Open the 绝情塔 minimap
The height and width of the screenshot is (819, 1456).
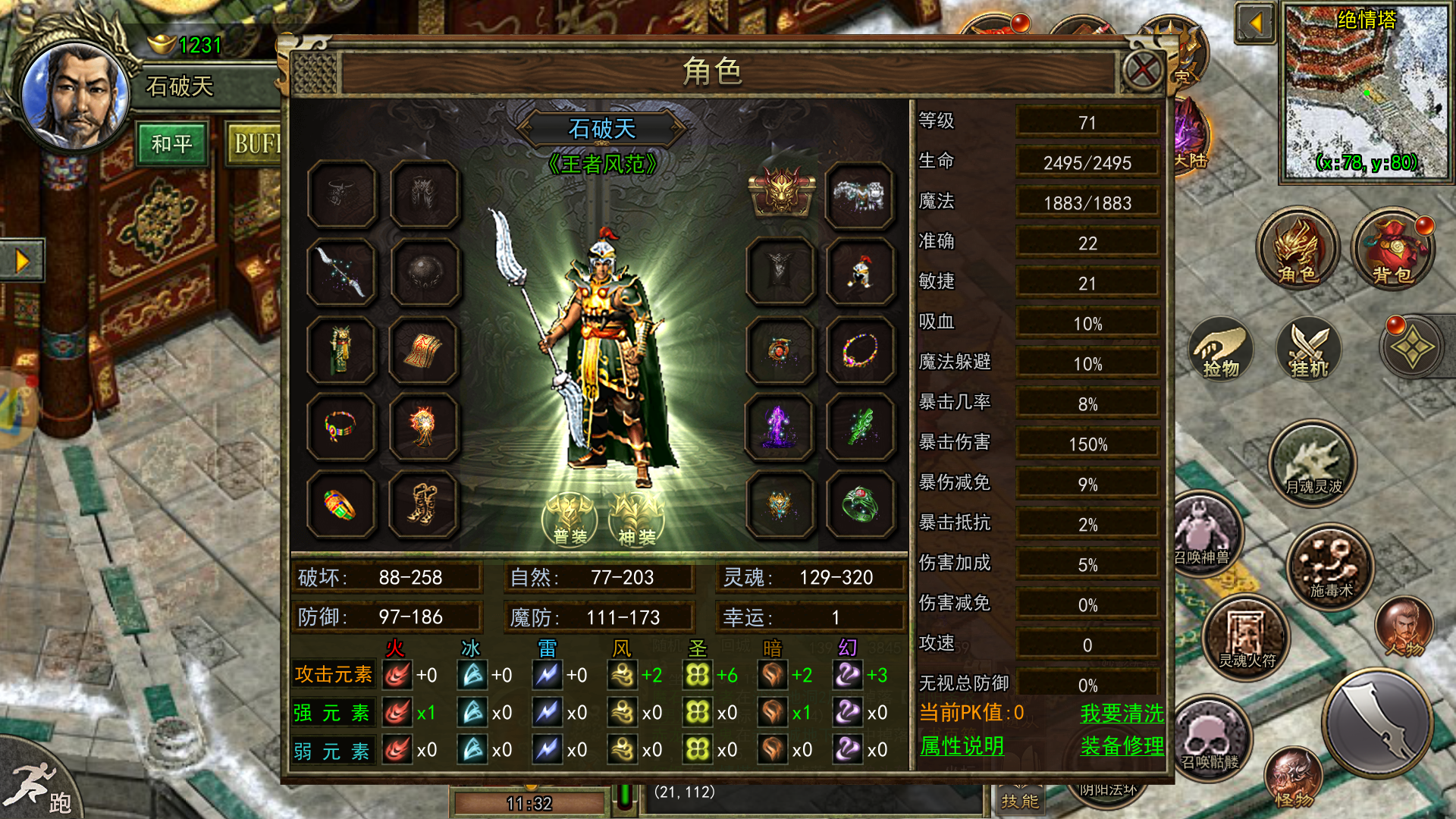click(x=1365, y=93)
